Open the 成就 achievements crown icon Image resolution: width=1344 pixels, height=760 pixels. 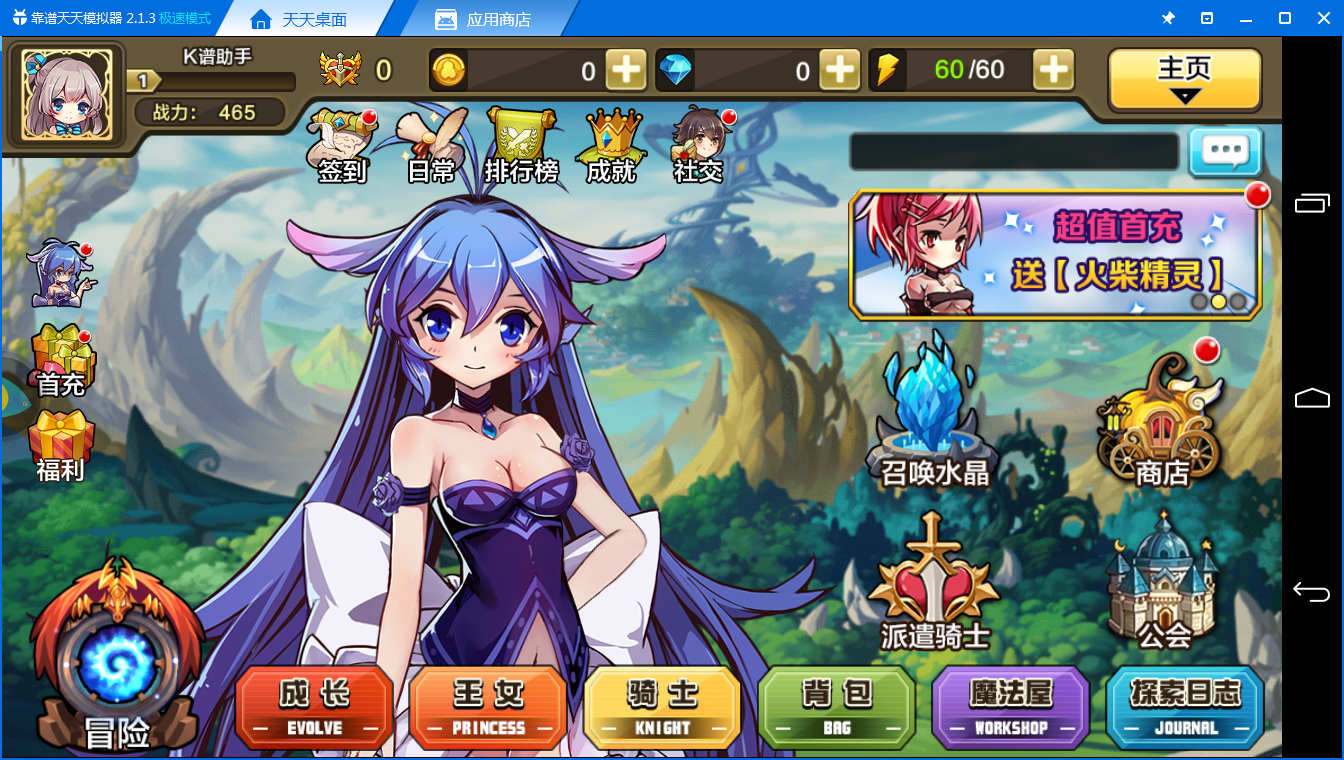(611, 146)
